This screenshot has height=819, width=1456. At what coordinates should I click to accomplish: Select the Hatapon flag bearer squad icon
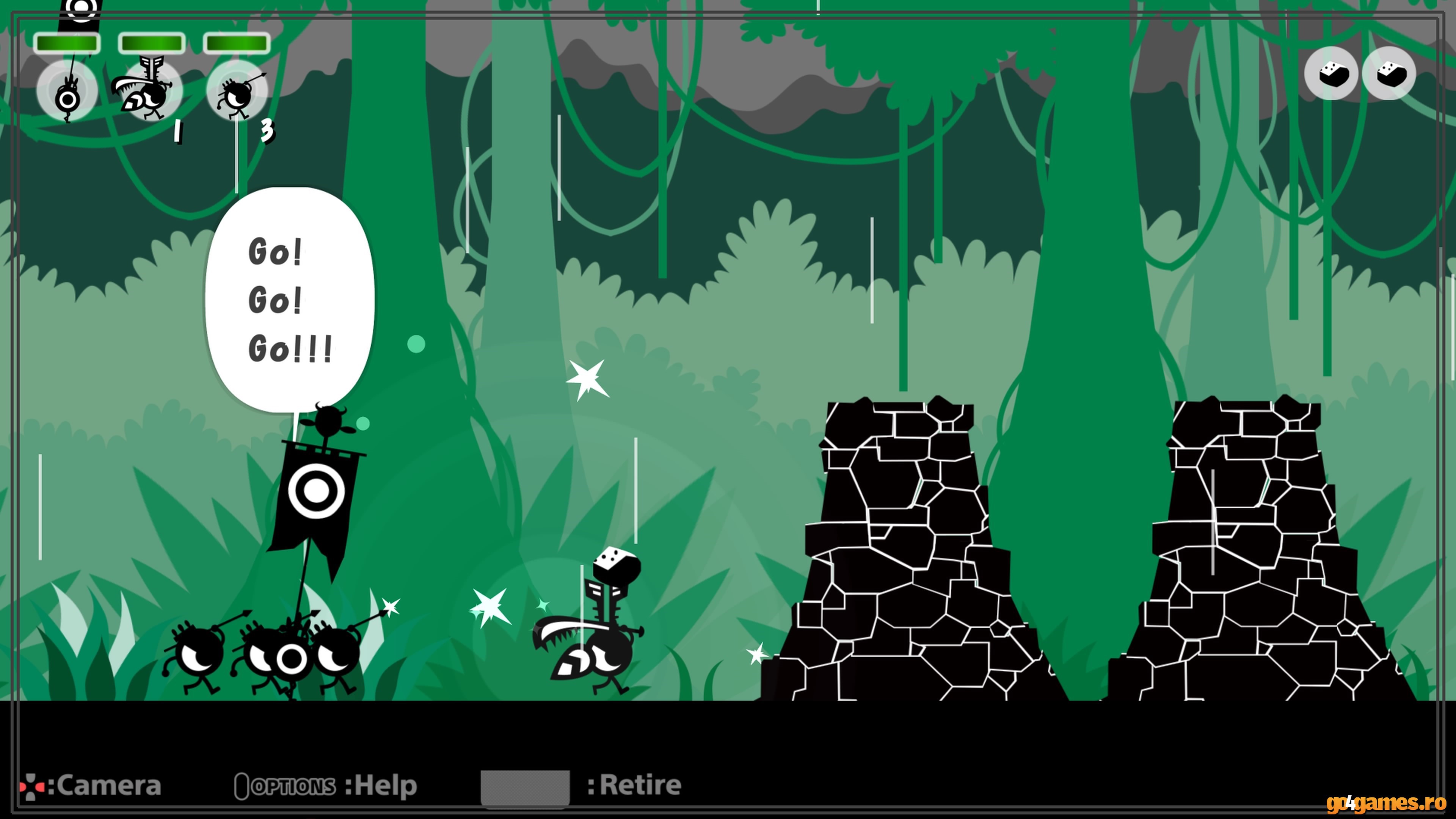pos(67,91)
